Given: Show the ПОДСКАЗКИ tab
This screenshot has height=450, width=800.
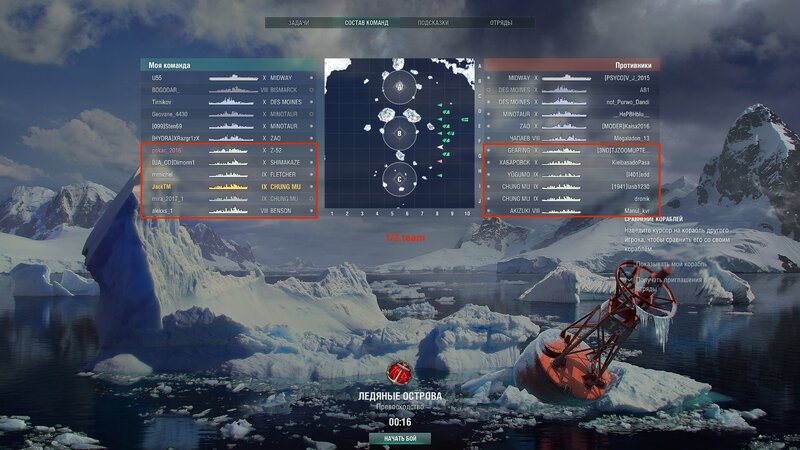Looking at the screenshot, I should pos(432,22).
